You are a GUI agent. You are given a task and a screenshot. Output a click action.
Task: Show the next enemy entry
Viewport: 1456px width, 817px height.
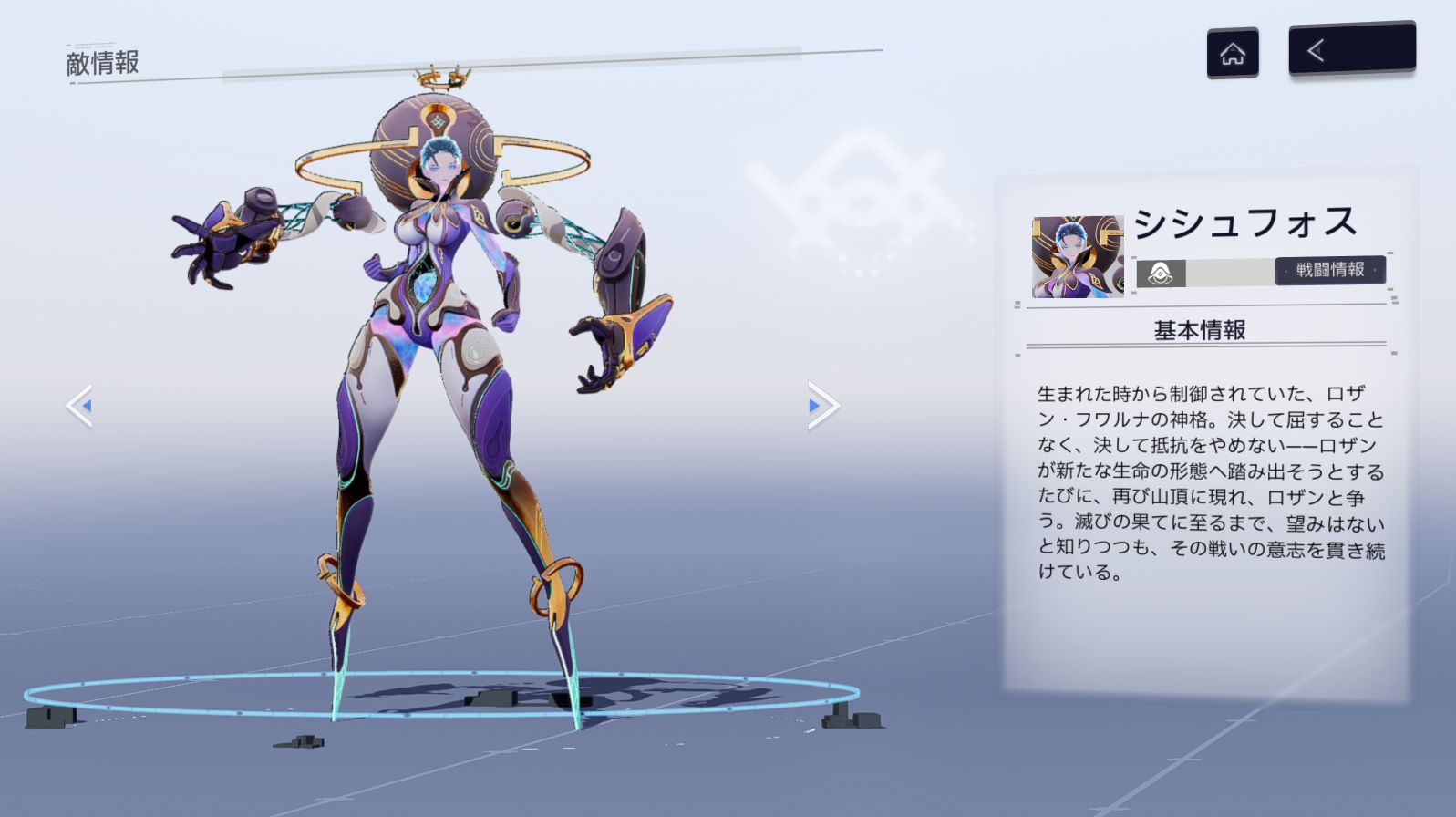coord(821,406)
